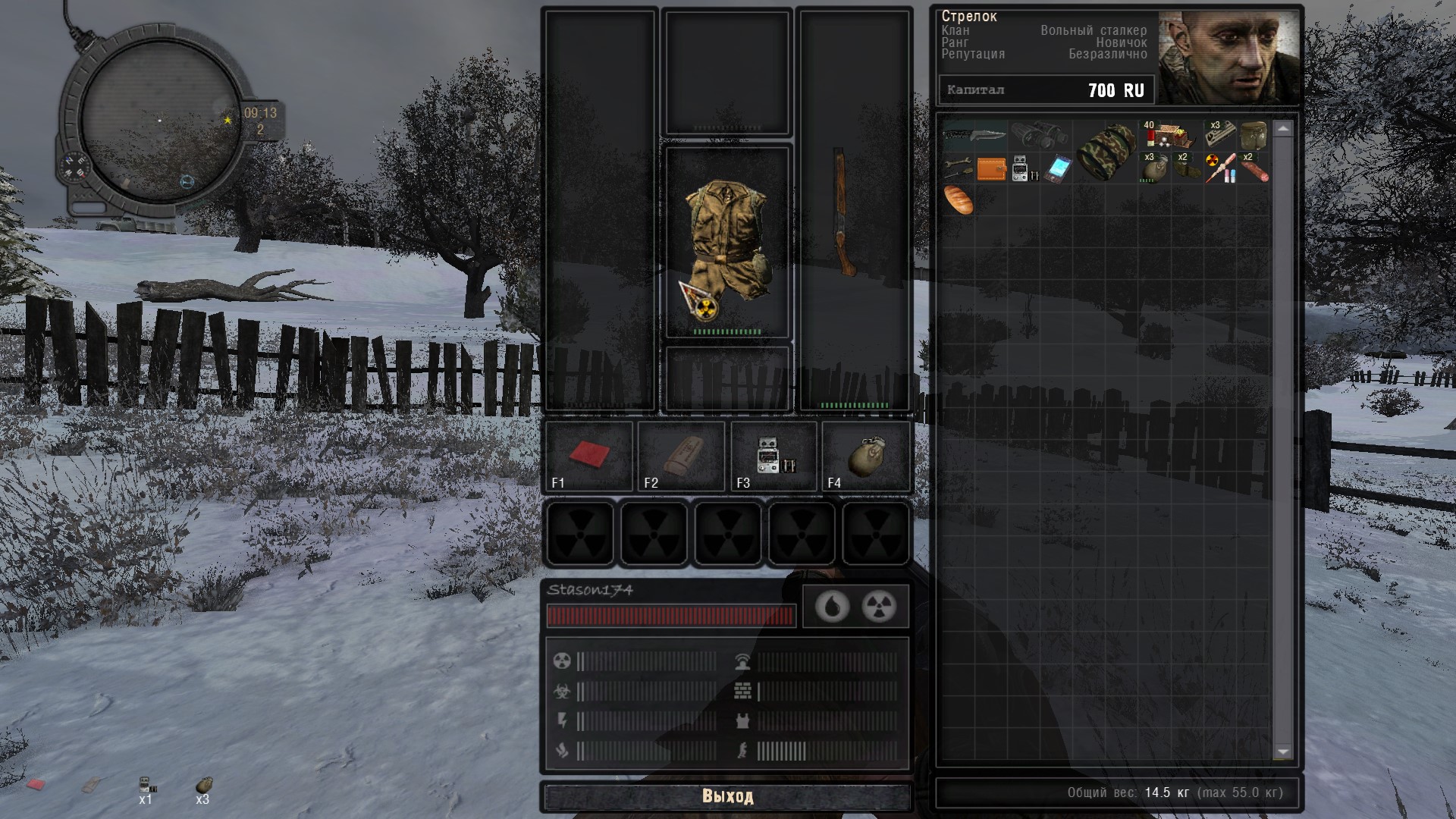Viewport: 1456px width, 819px height.
Task: Choose the sausage stack in inventory
Action: [x=1254, y=168]
